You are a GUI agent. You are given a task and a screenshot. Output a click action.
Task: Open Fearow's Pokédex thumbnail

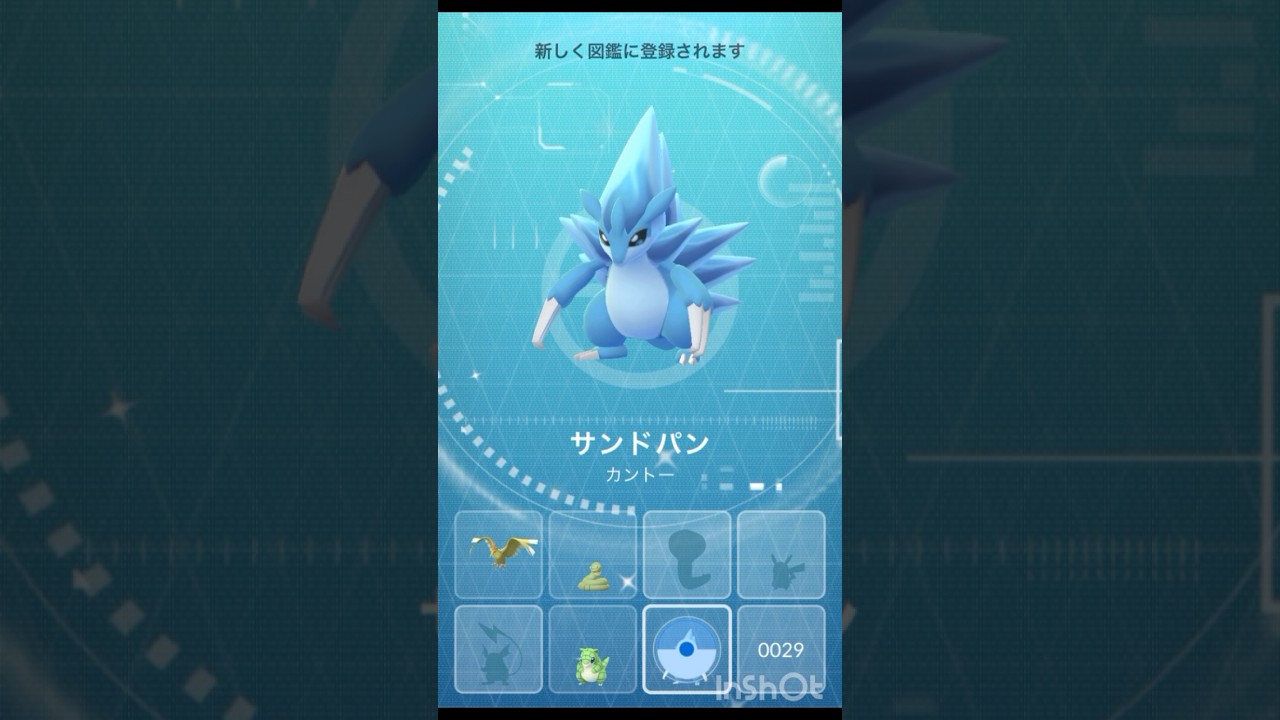[x=498, y=555]
